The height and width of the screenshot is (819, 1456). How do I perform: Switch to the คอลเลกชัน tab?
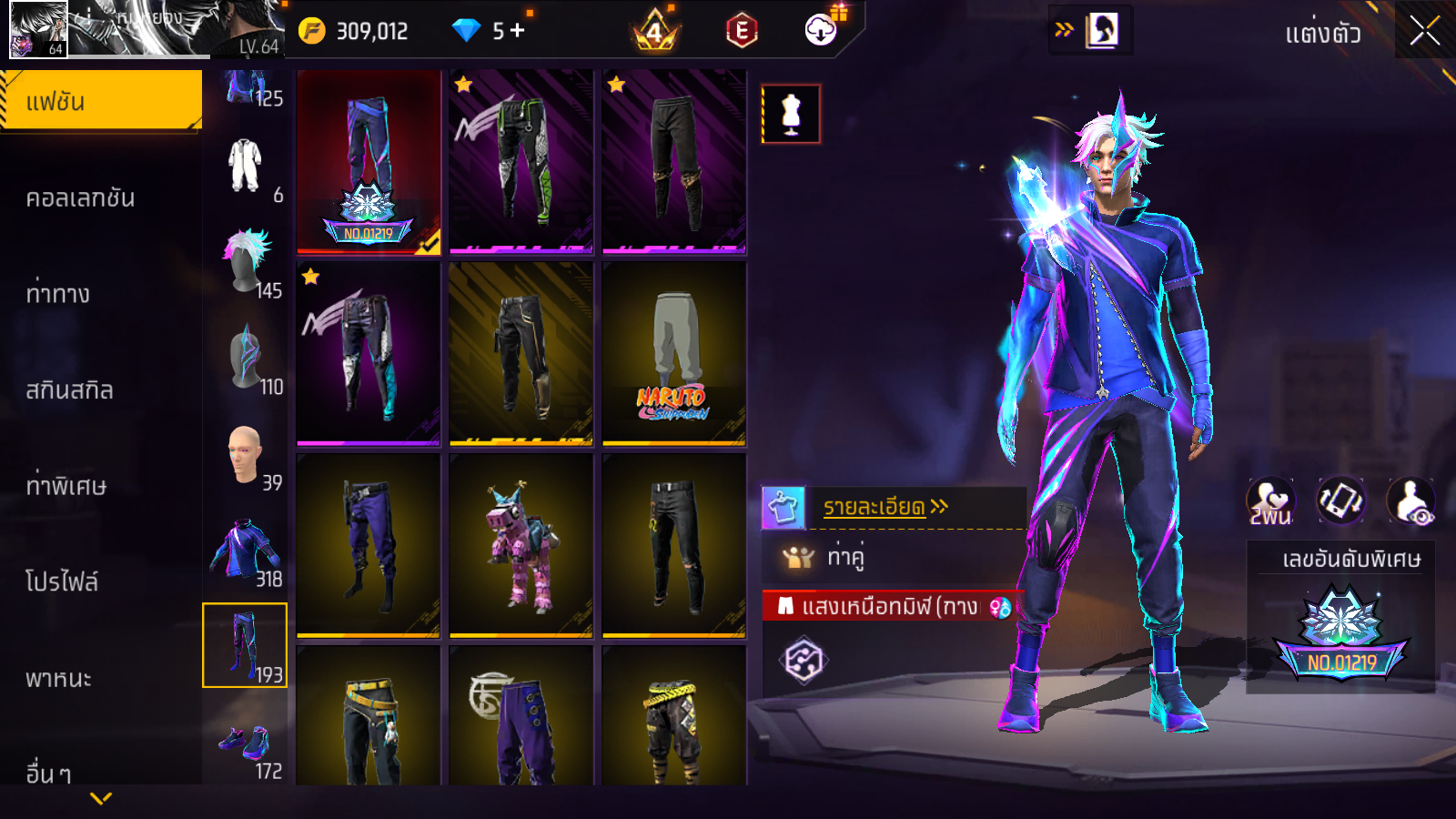pos(80,197)
